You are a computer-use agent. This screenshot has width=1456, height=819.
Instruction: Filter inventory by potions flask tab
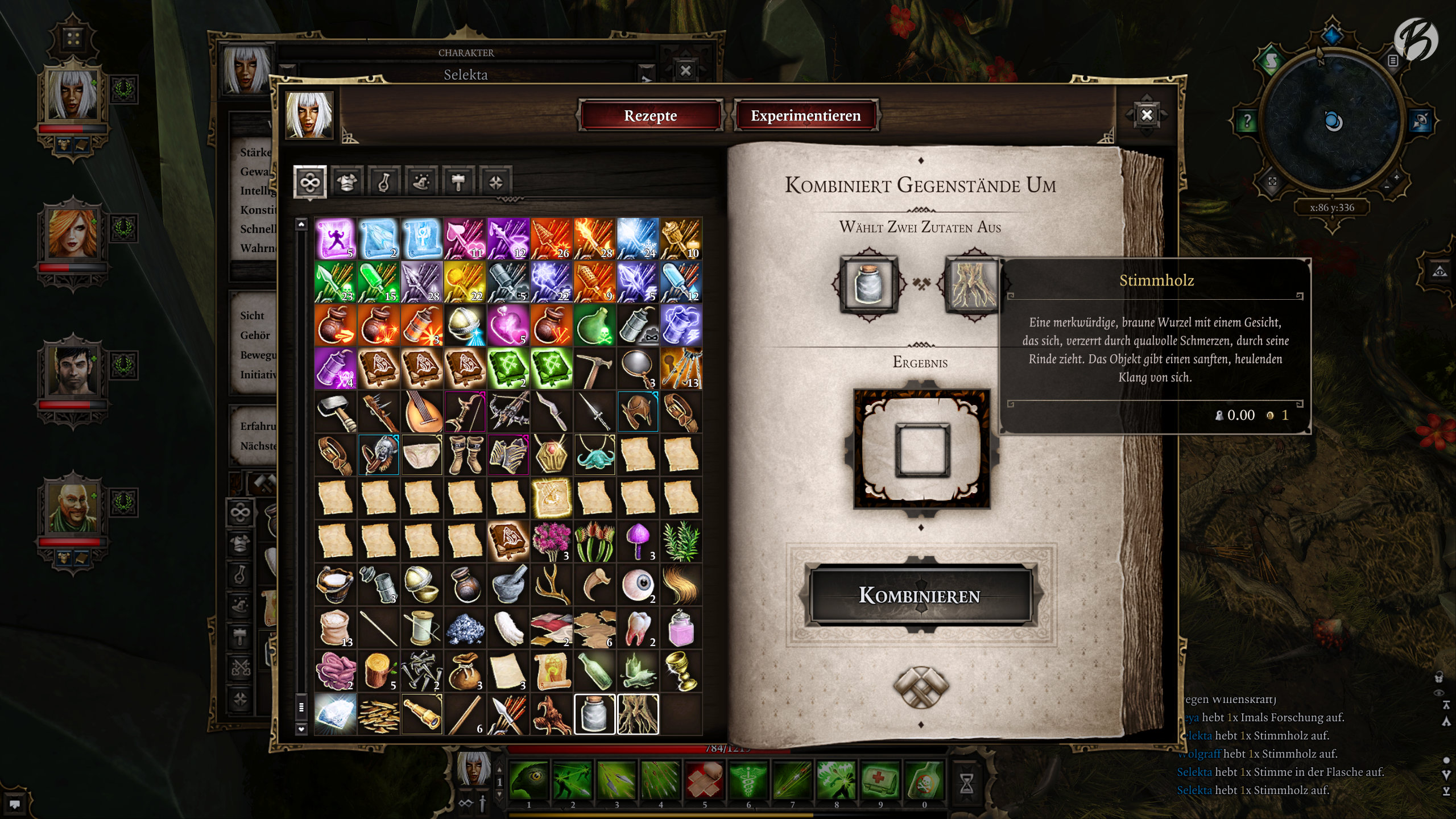click(384, 182)
